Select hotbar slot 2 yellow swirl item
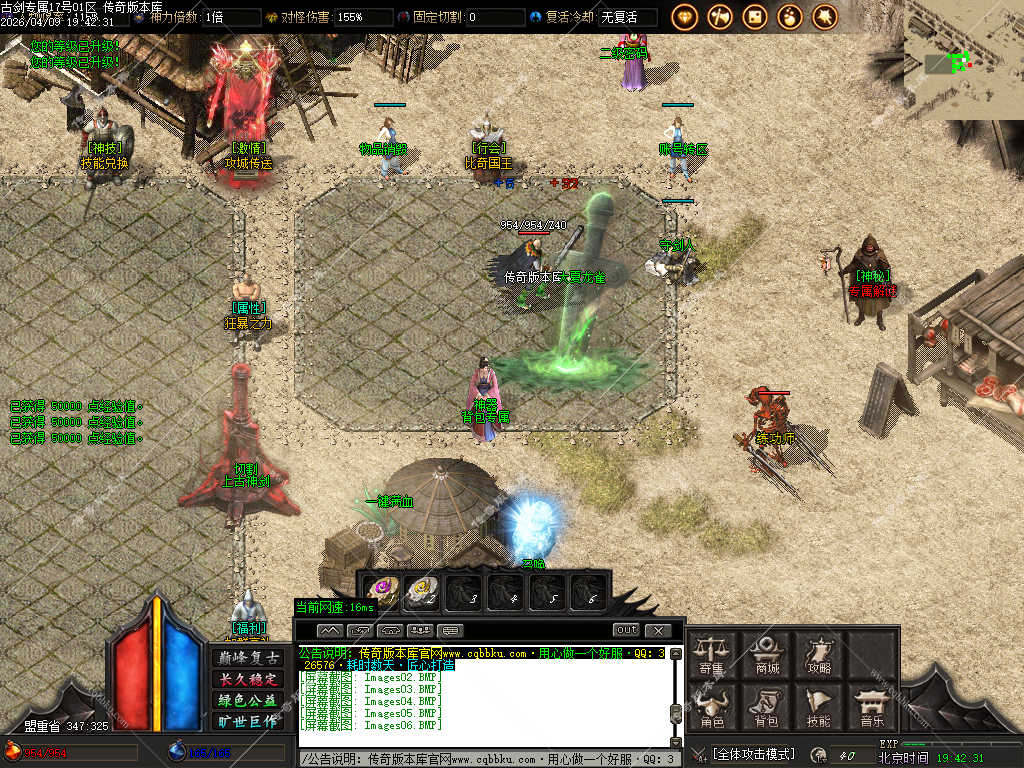Viewport: 1024px width, 768px height. [421, 592]
